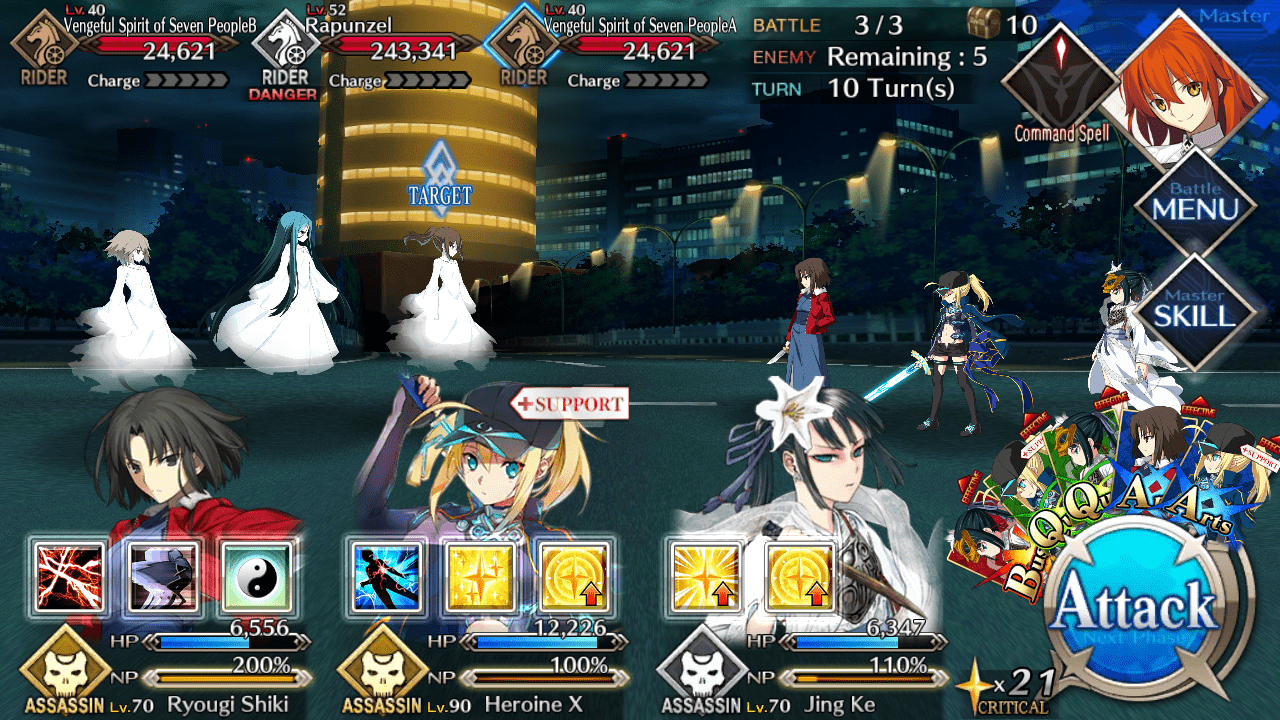The image size is (1280, 720).
Task: Activate Heroine X's gold target-arrow skill
Action: [x=574, y=578]
